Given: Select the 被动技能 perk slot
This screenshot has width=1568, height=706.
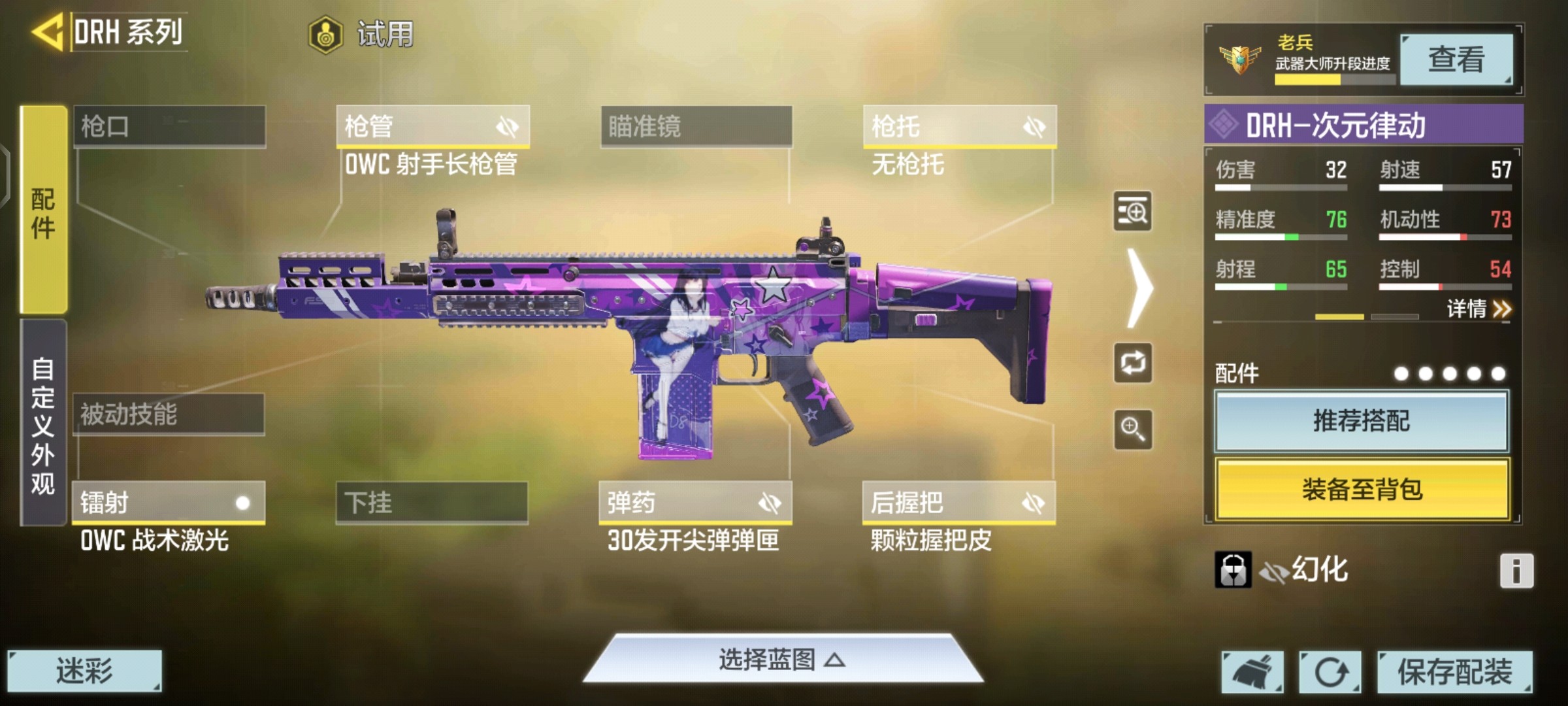Looking at the screenshot, I should point(169,414).
